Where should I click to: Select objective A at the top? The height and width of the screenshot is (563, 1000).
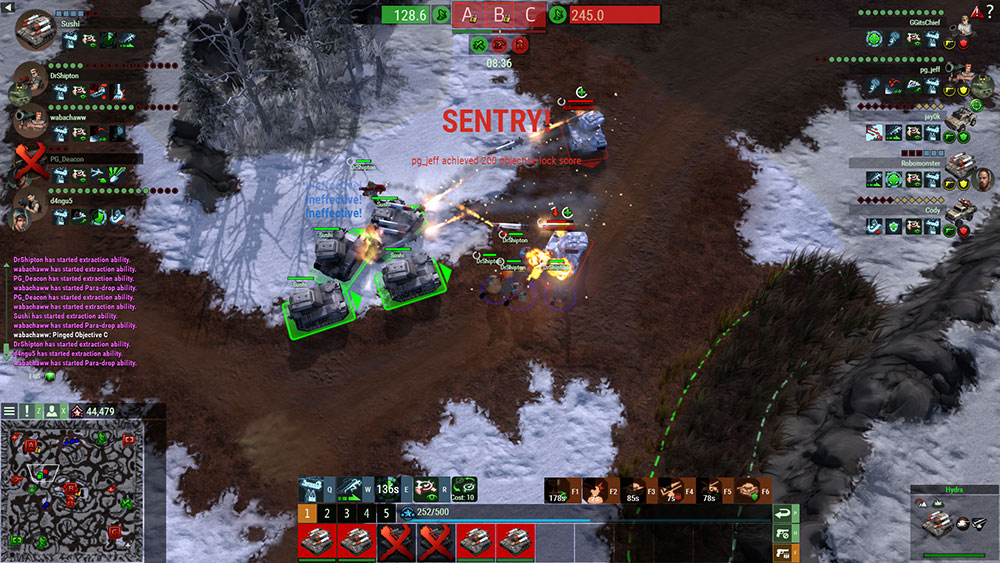[467, 15]
